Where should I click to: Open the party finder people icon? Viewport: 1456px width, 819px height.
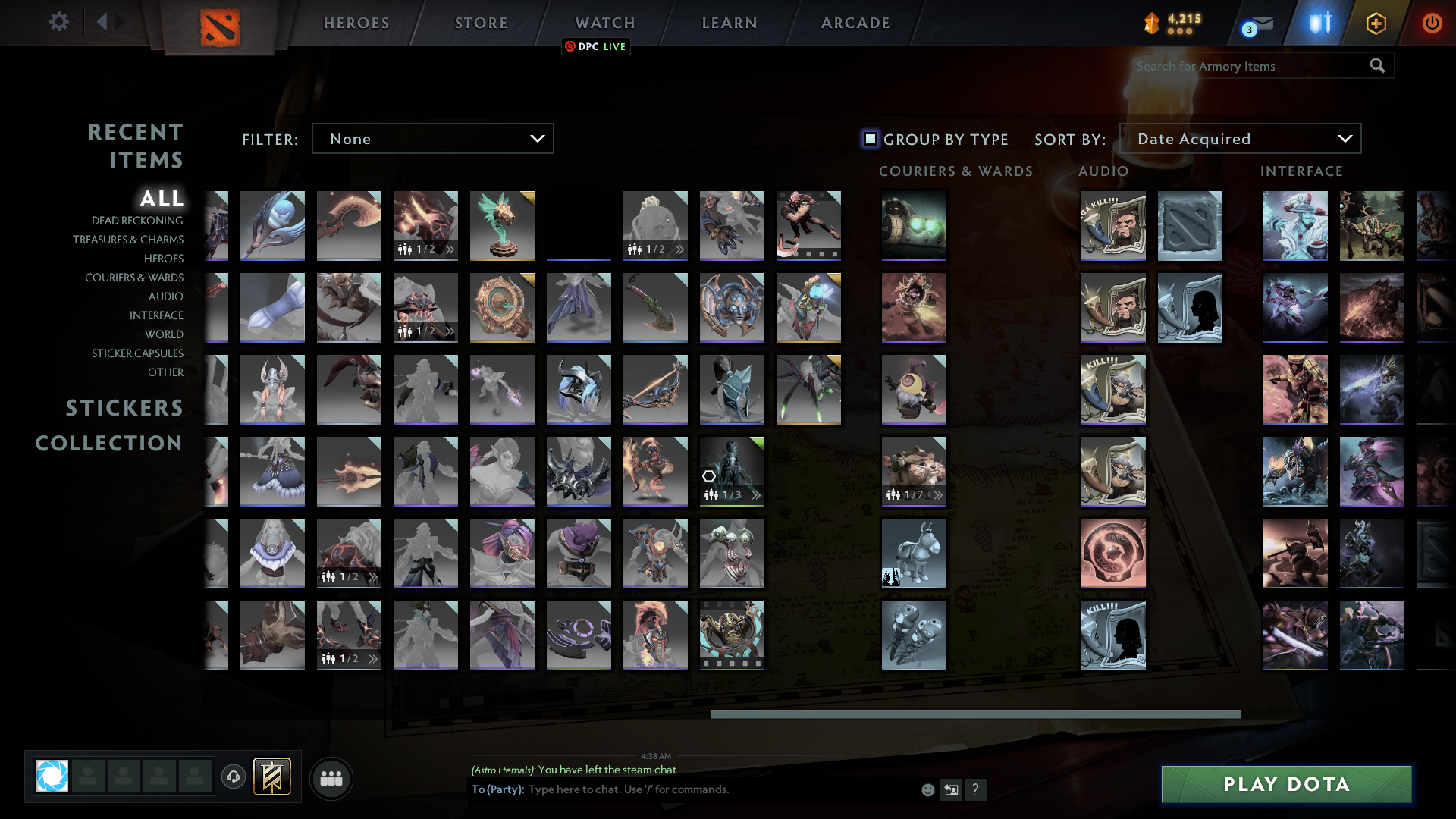tap(331, 778)
